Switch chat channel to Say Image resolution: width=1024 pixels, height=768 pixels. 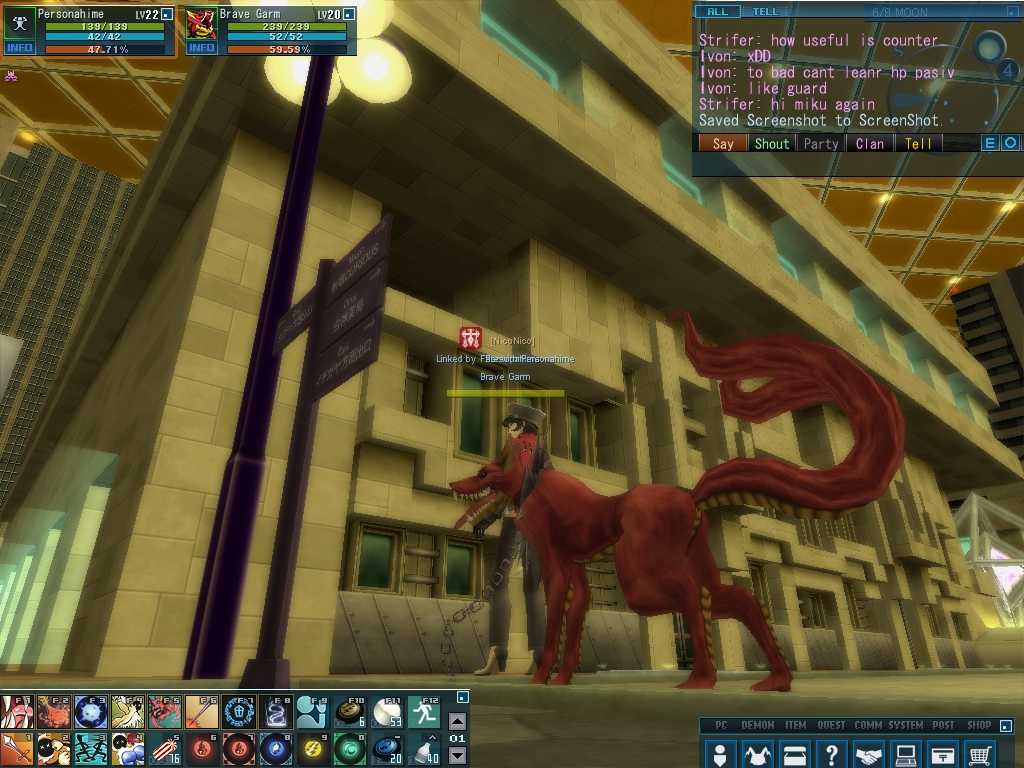pos(722,143)
